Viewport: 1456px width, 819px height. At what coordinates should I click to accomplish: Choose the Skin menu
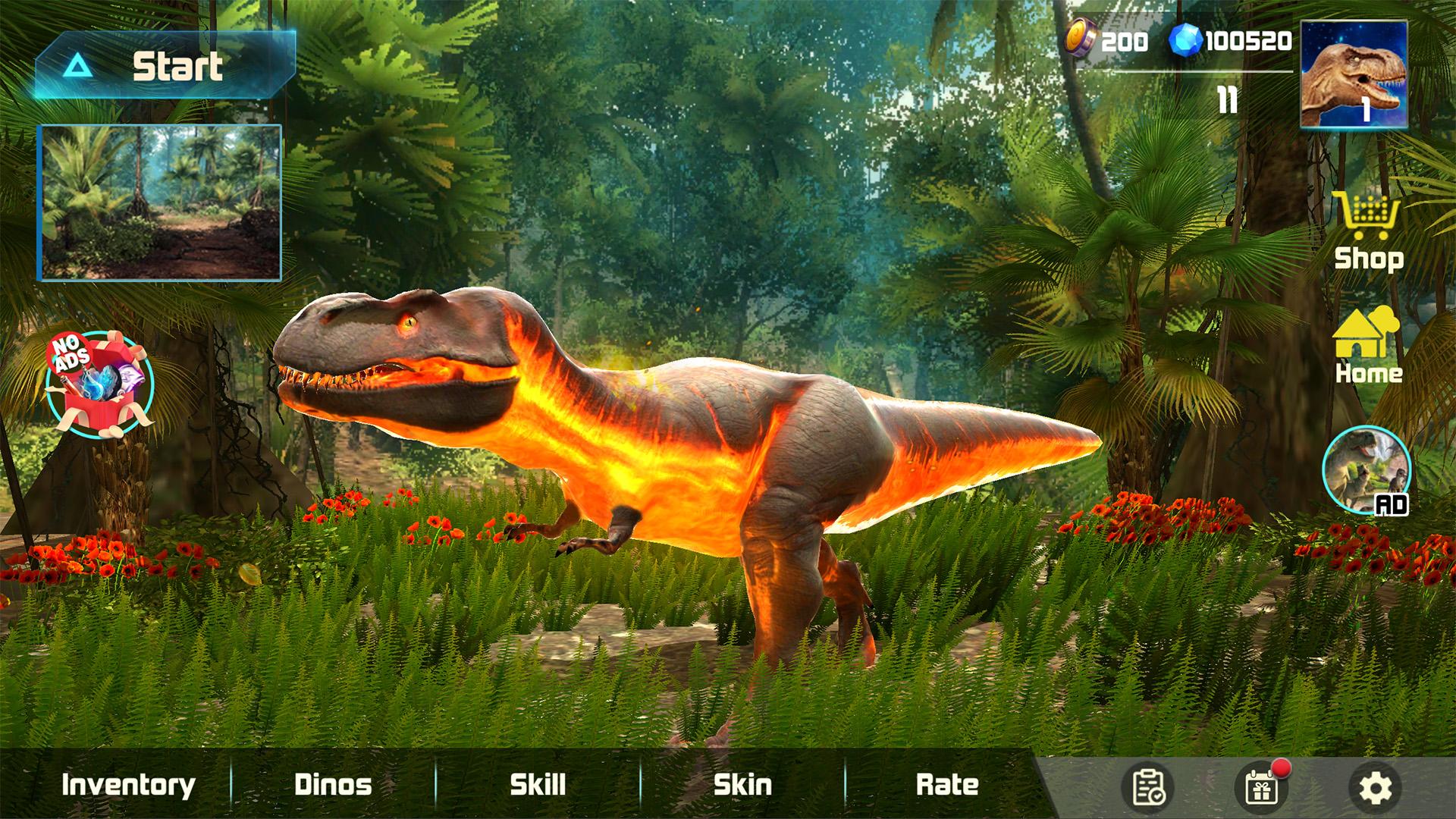pyautogui.click(x=742, y=785)
